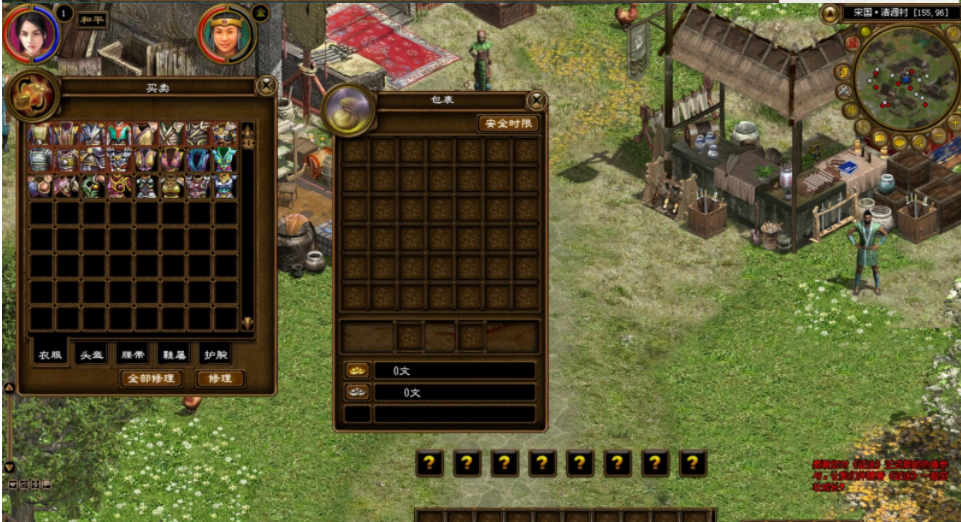Select the first armor in the shop grid
The height and width of the screenshot is (522, 961).
[40, 133]
